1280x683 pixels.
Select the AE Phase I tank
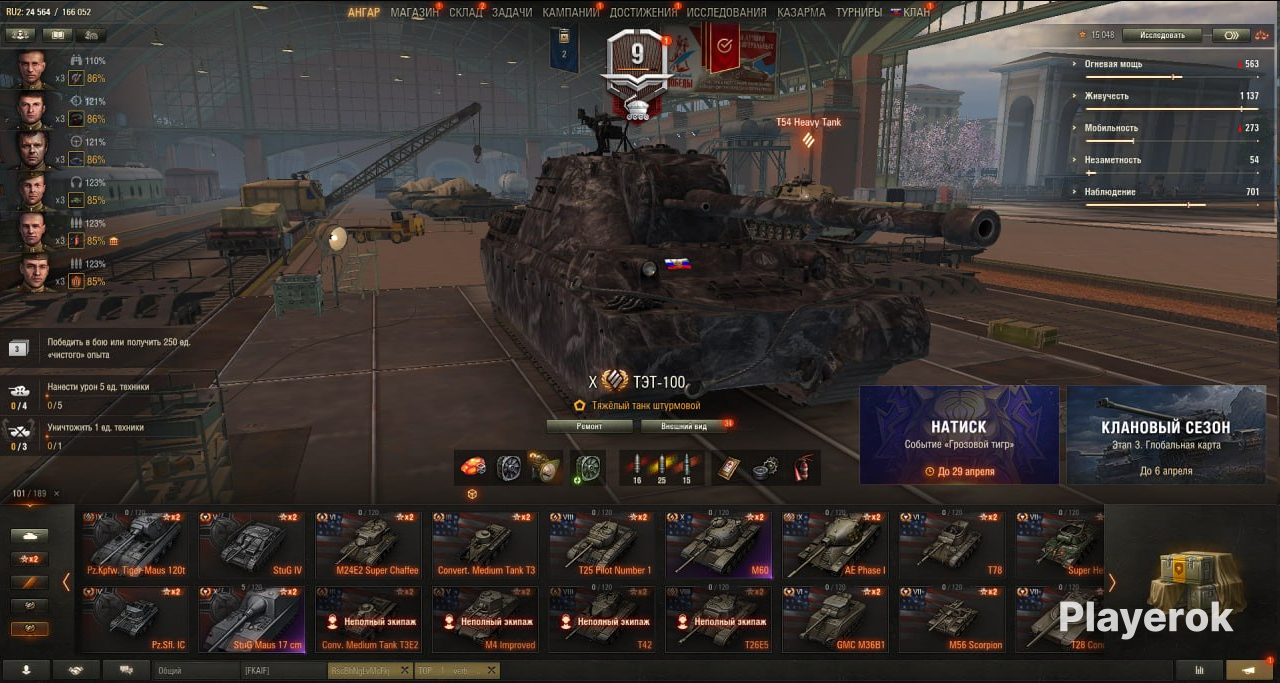click(834, 546)
